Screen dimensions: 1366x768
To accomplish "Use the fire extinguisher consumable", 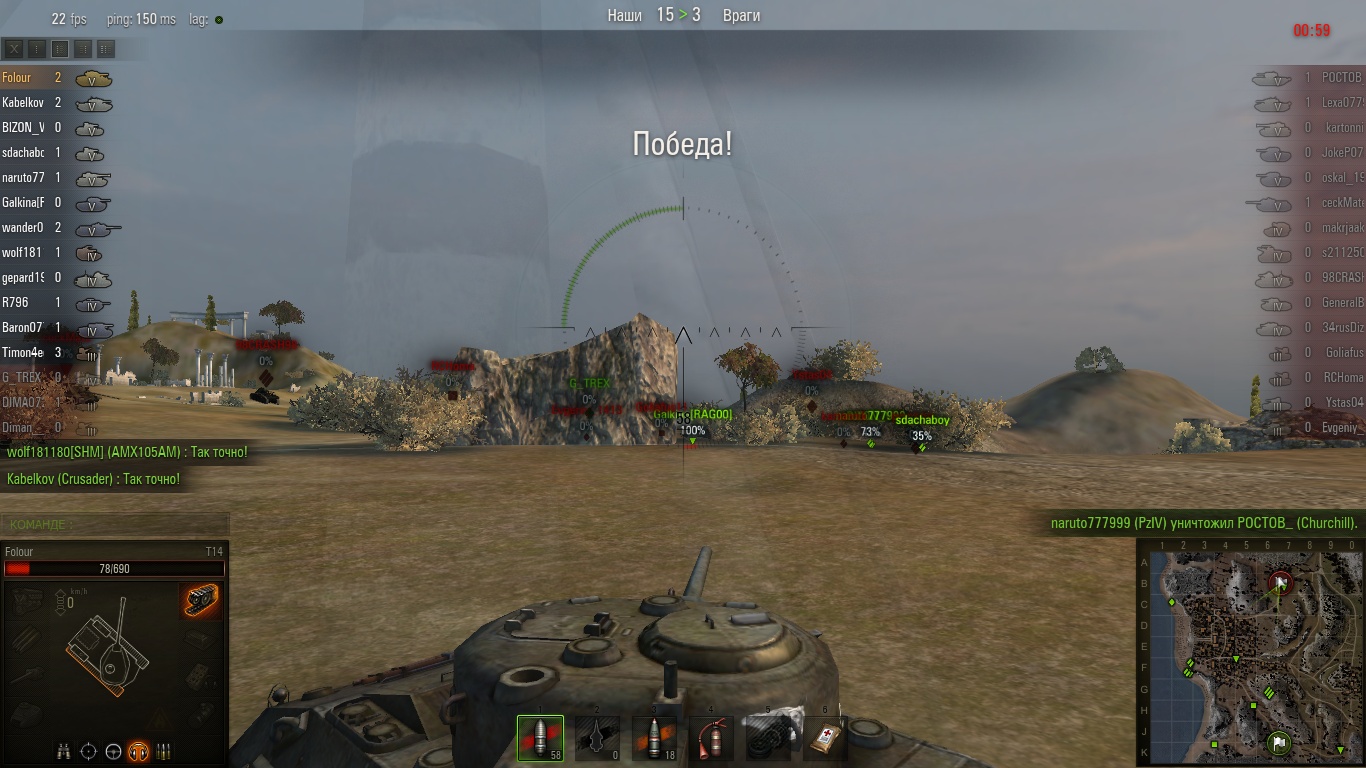I will pyautogui.click(x=711, y=738).
